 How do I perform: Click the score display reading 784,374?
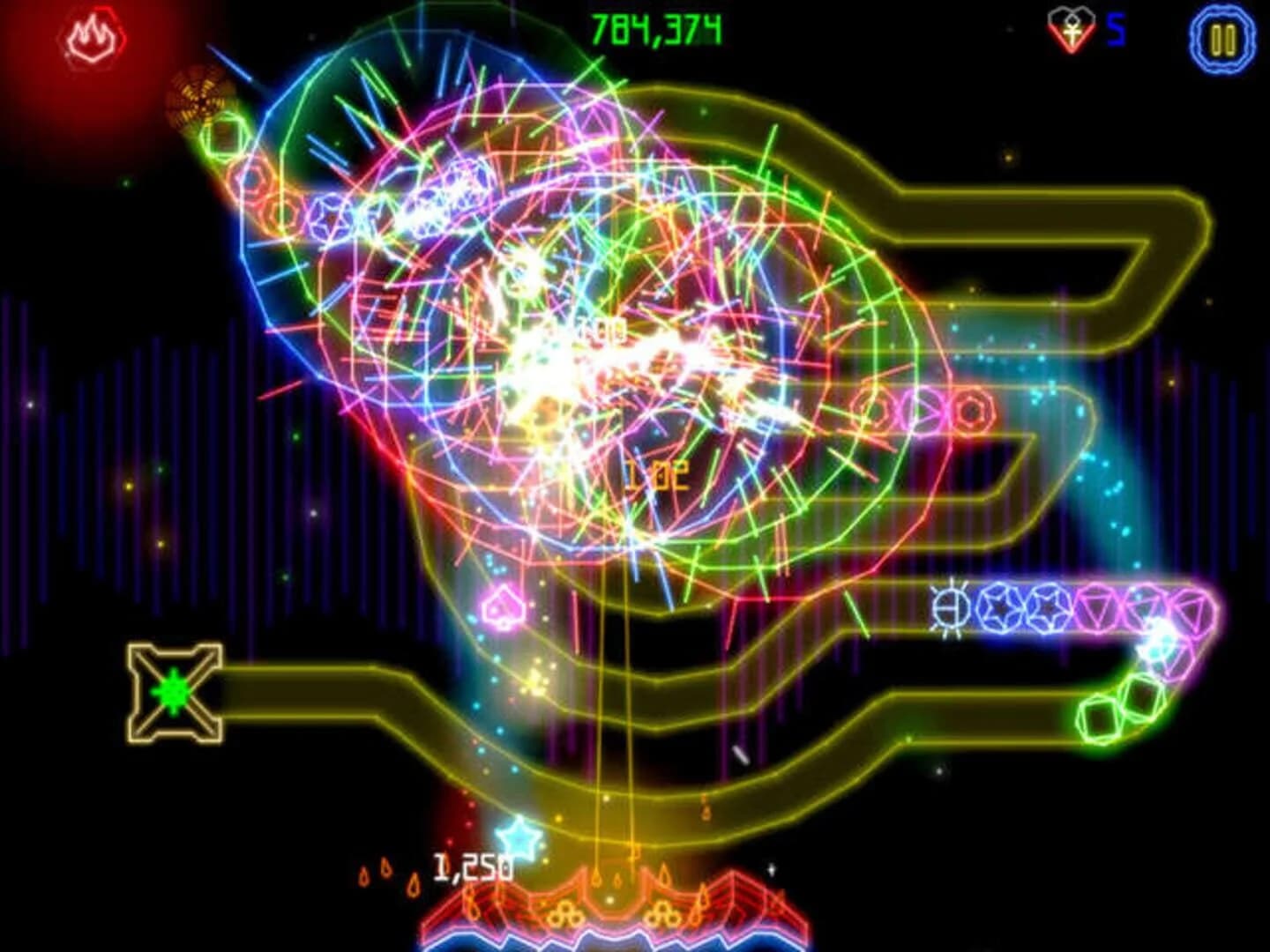[657, 28]
